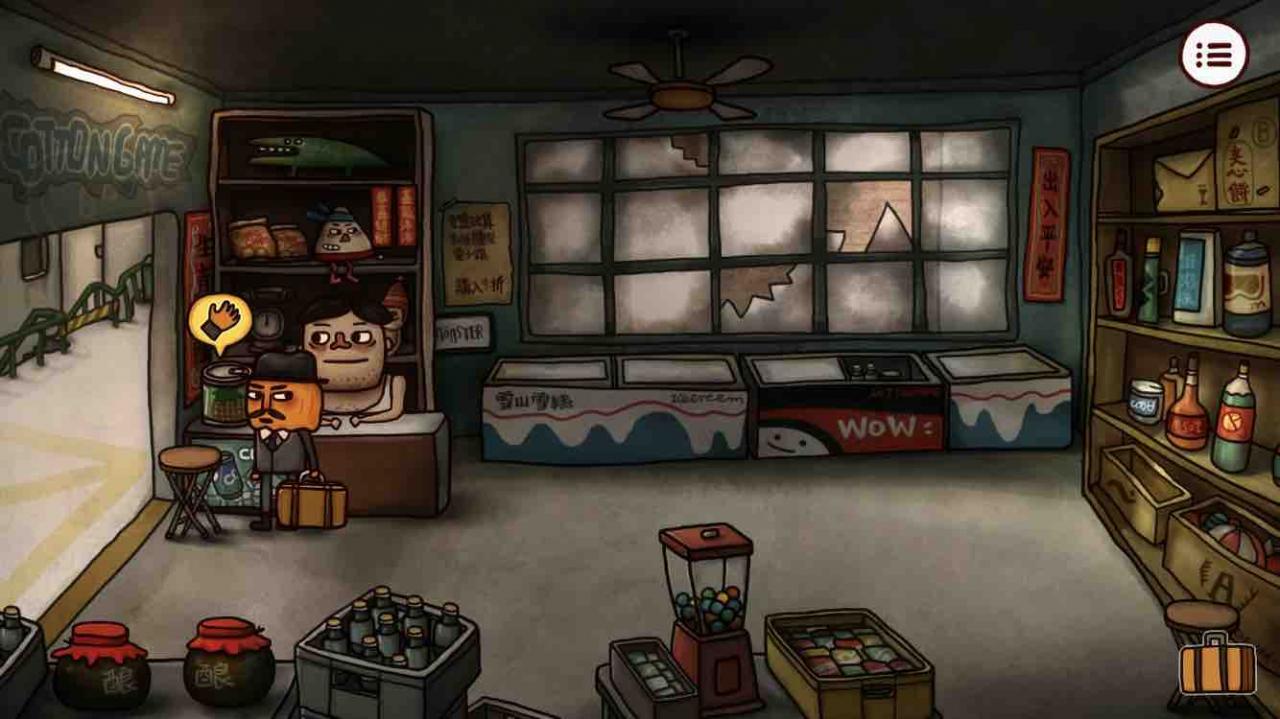Click the hand interaction bubble
Viewport: 1280px width, 719px height.
tap(220, 321)
